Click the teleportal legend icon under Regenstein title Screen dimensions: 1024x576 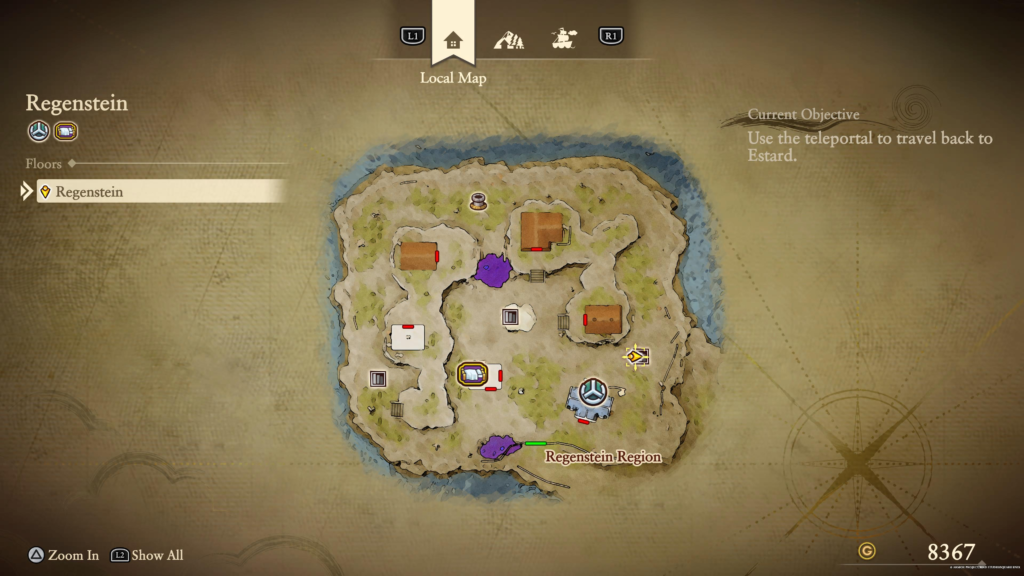pyautogui.click(x=38, y=131)
